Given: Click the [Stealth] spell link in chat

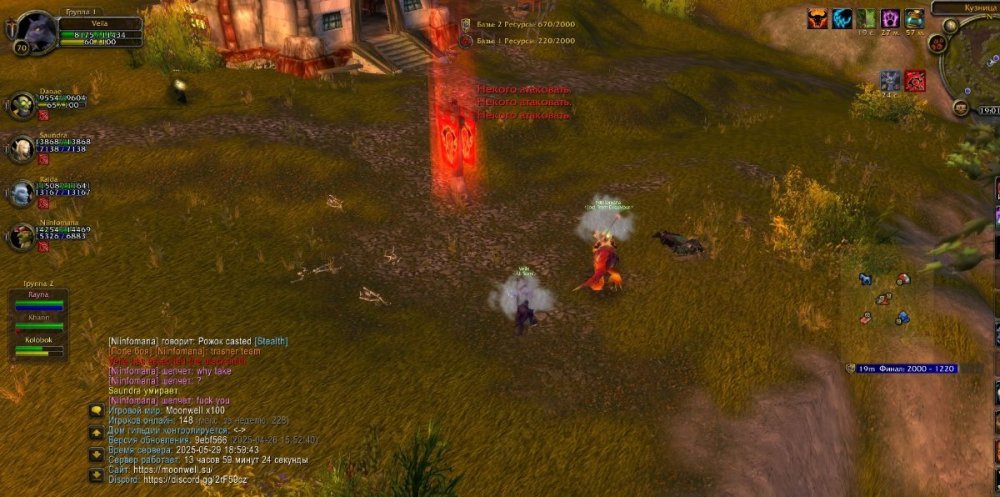Looking at the screenshot, I should coord(272,341).
